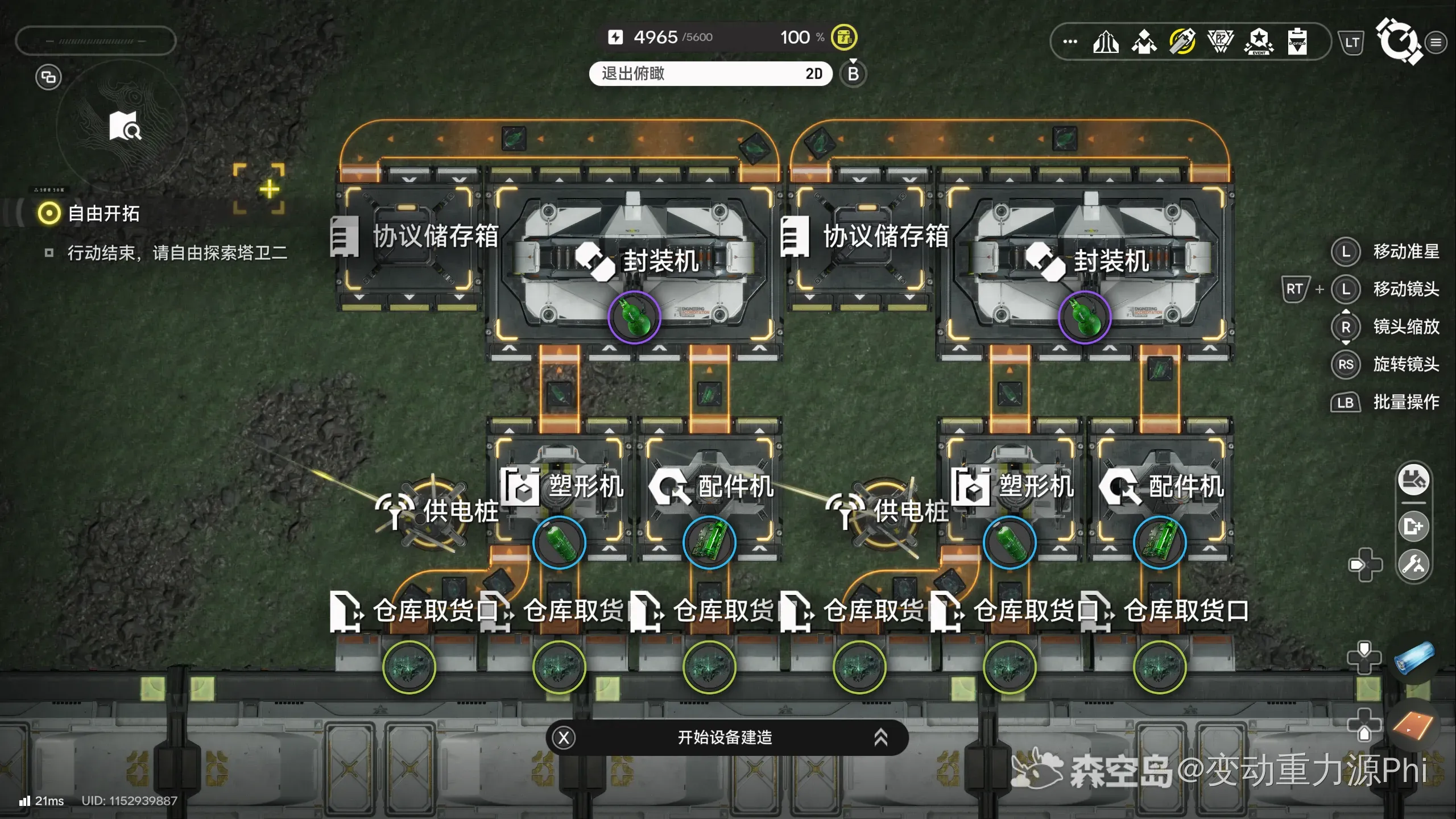Open the triple-arrow upgrade icon in top bar
1456x819 pixels.
tap(1106, 42)
